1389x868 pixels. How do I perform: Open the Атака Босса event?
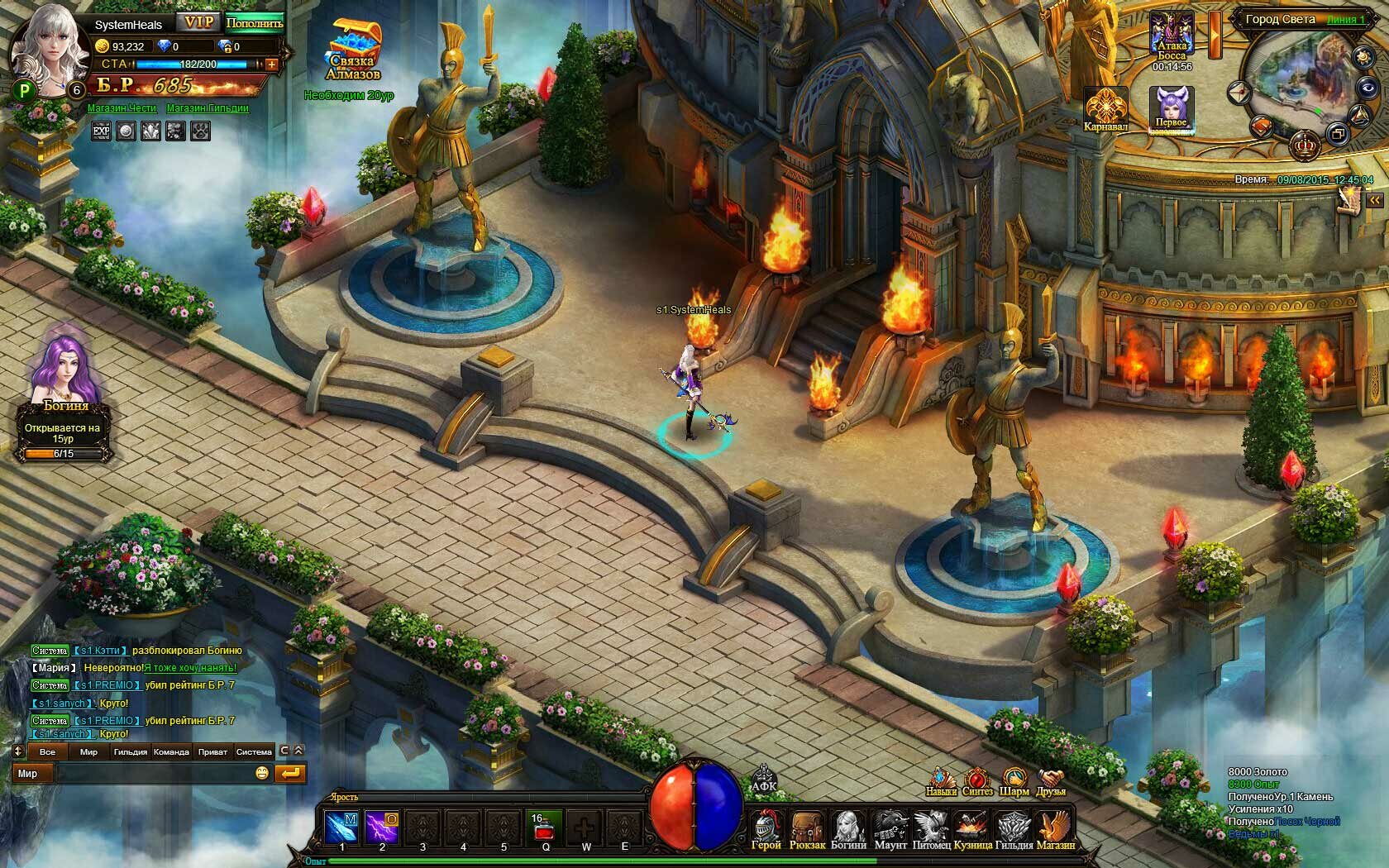point(1172,38)
